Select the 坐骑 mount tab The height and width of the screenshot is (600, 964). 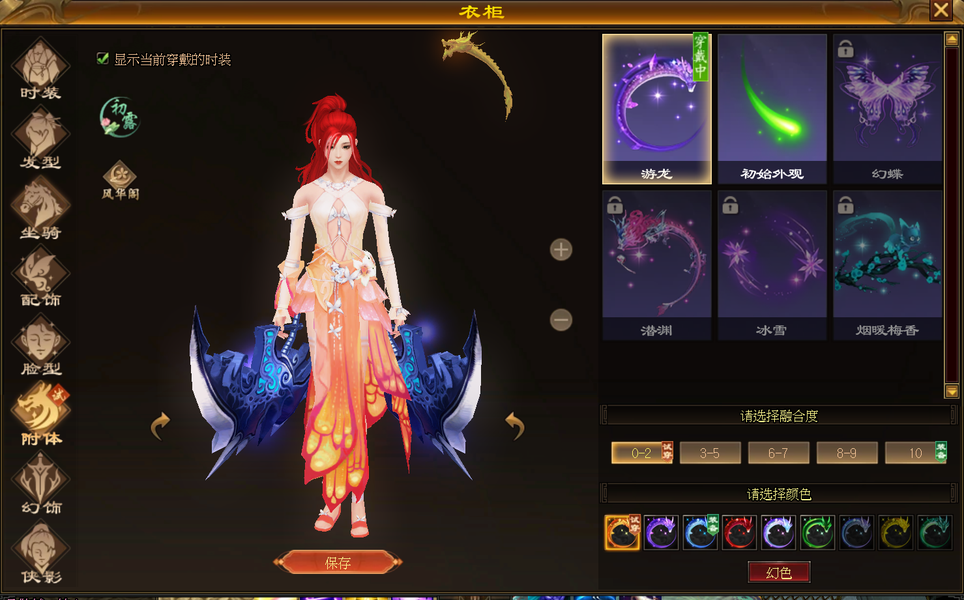[x=40, y=207]
